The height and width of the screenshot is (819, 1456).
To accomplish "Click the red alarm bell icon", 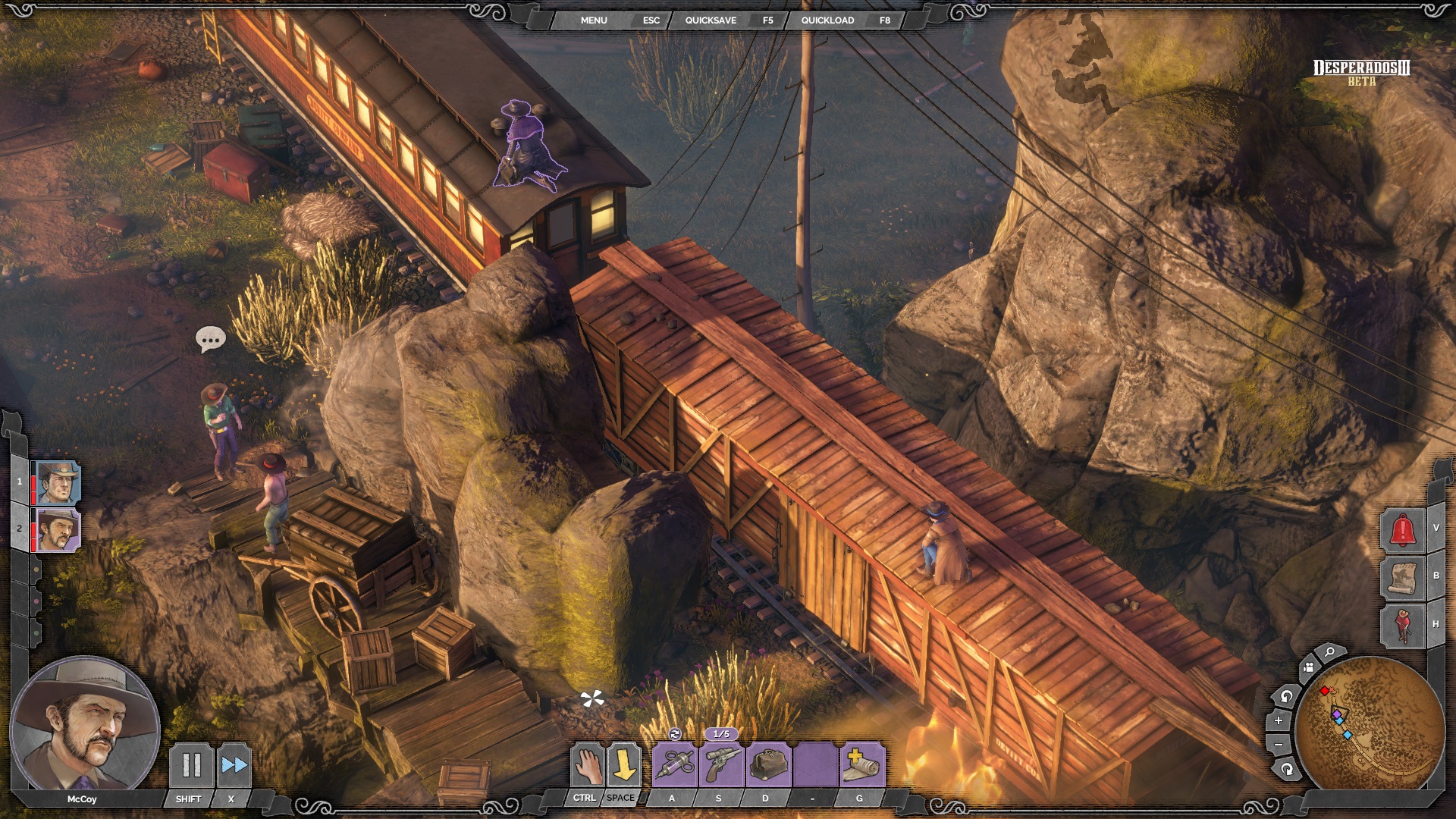I will click(1402, 529).
